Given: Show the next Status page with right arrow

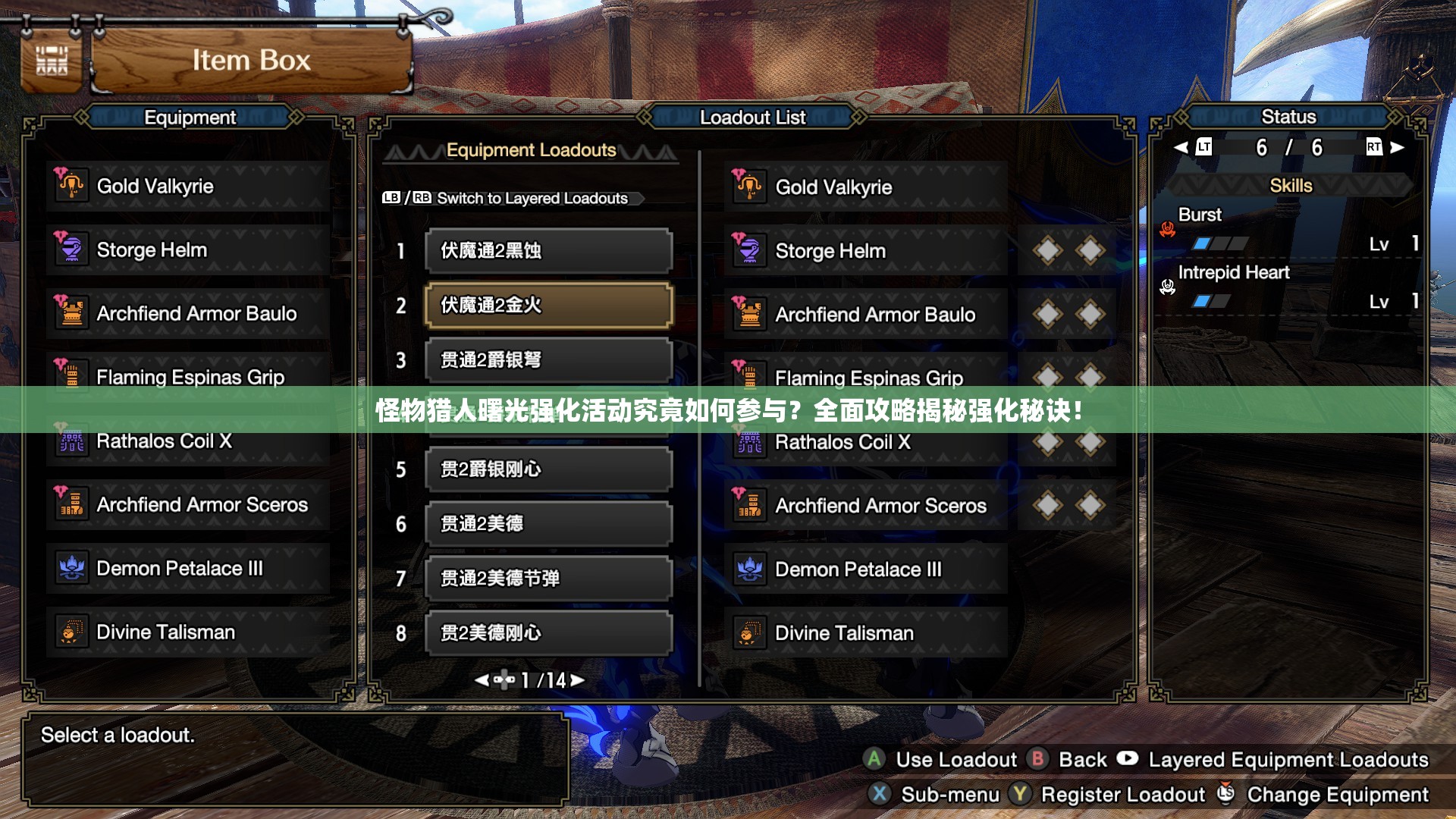Looking at the screenshot, I should [1397, 147].
